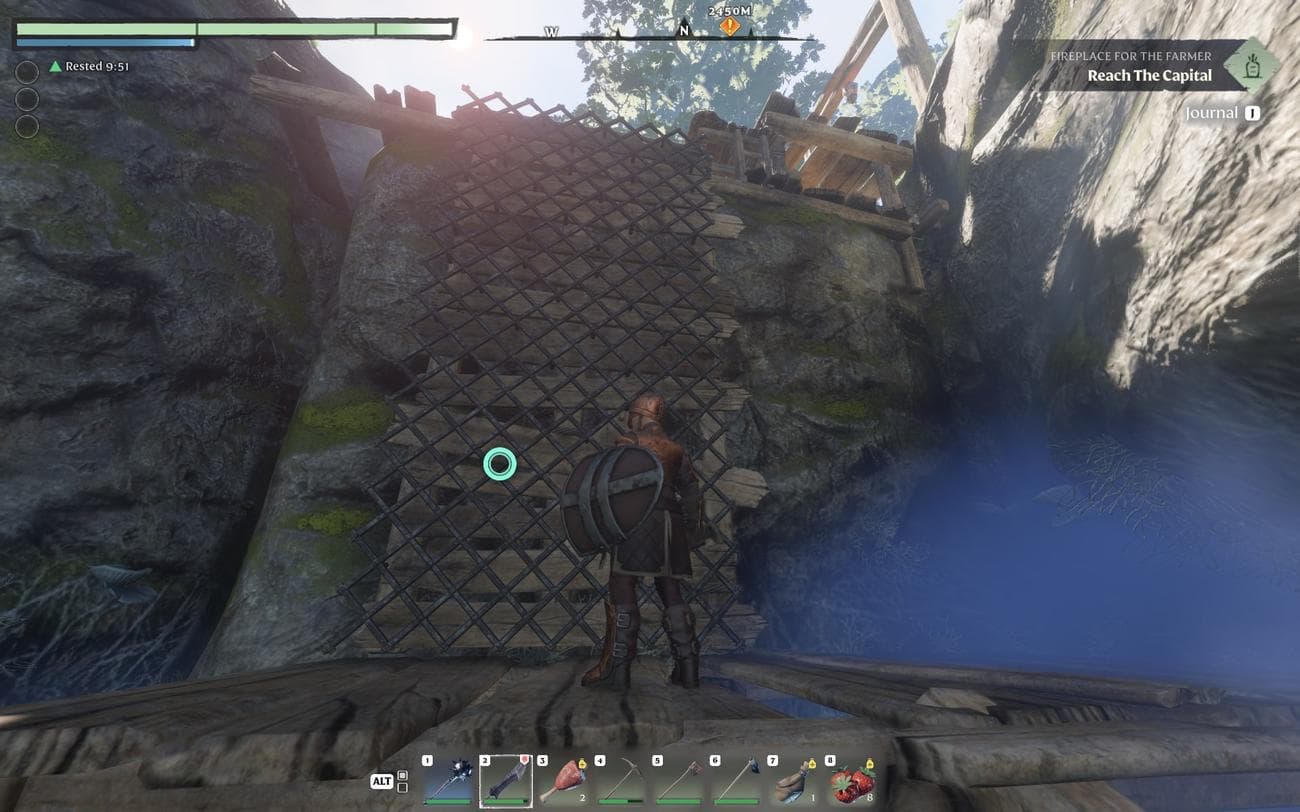Click the orange quest marker on the compass

tap(730, 27)
